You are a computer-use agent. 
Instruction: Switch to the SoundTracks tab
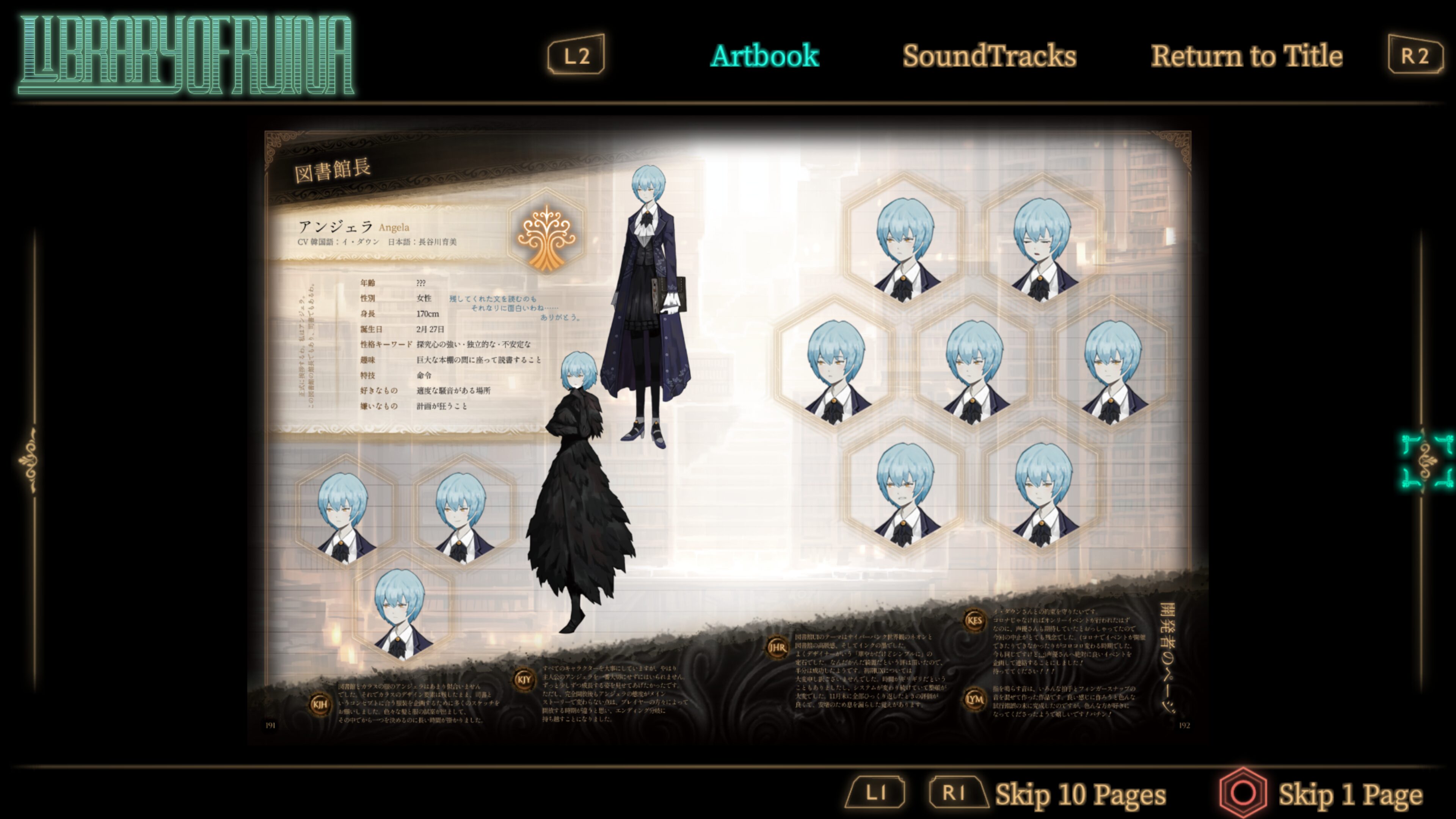(x=989, y=56)
